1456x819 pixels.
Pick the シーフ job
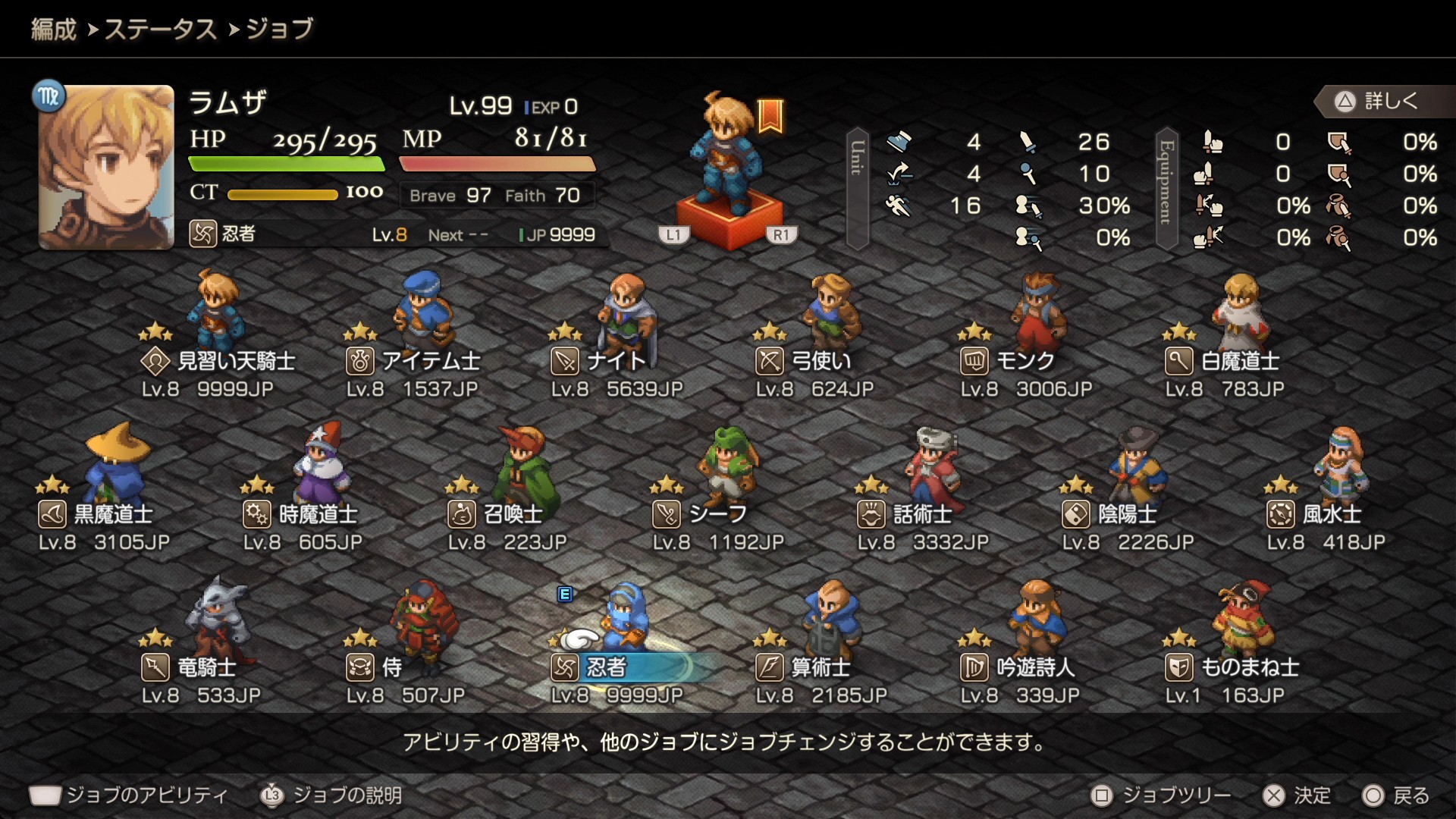pyautogui.click(x=700, y=514)
